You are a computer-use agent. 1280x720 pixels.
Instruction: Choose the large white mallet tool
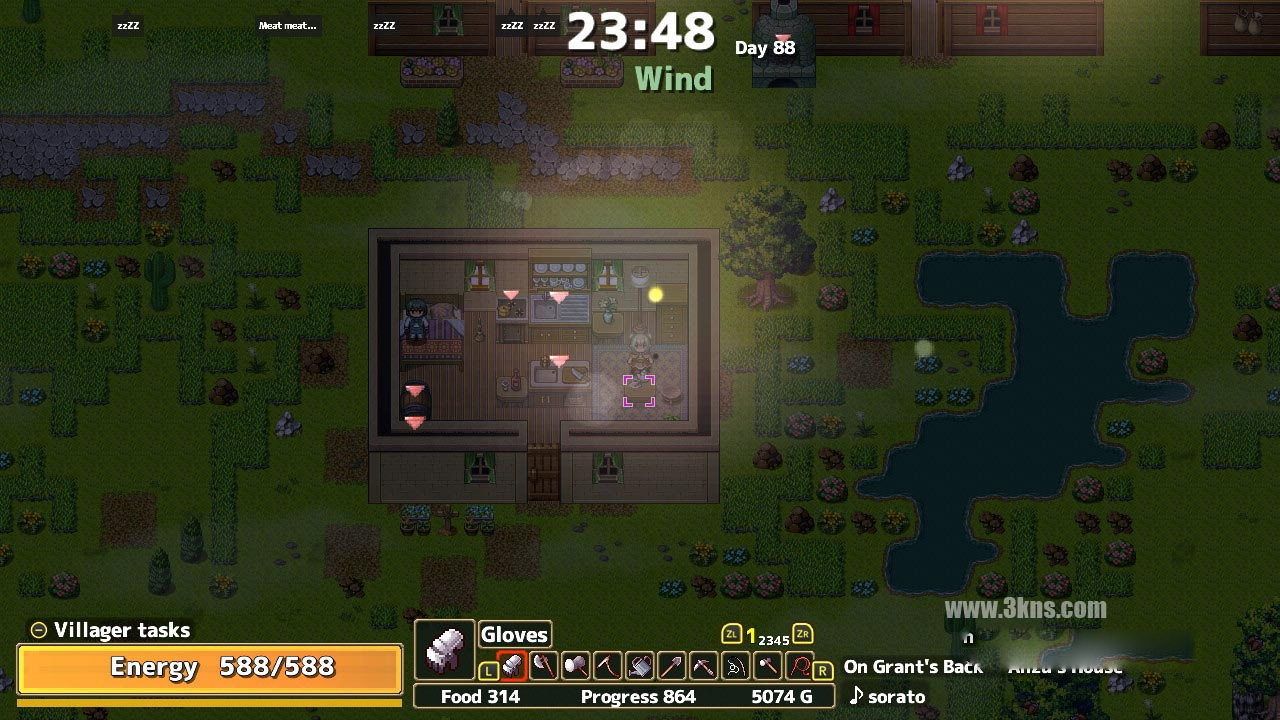[x=576, y=665]
